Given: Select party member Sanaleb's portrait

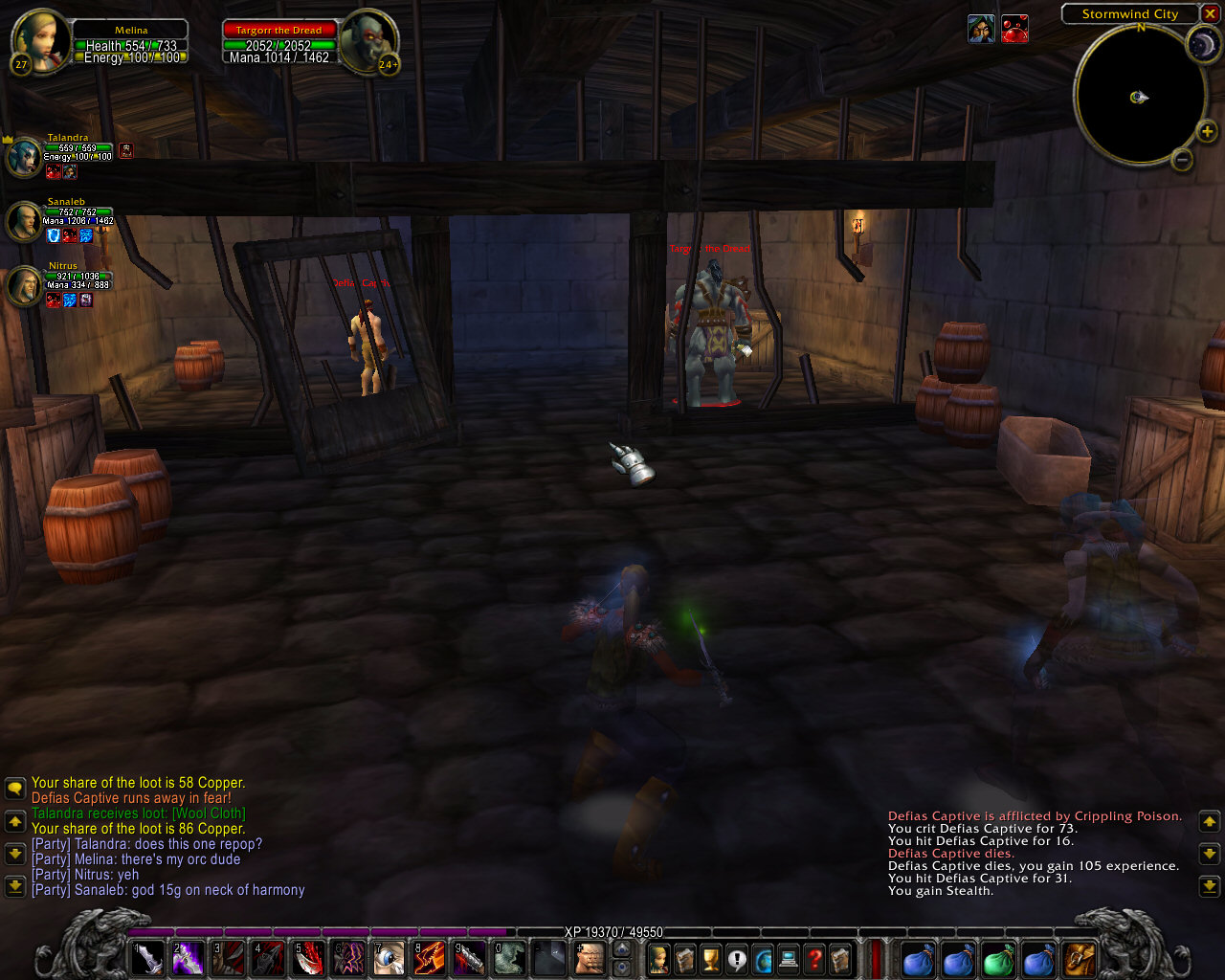Looking at the screenshot, I should (24, 221).
